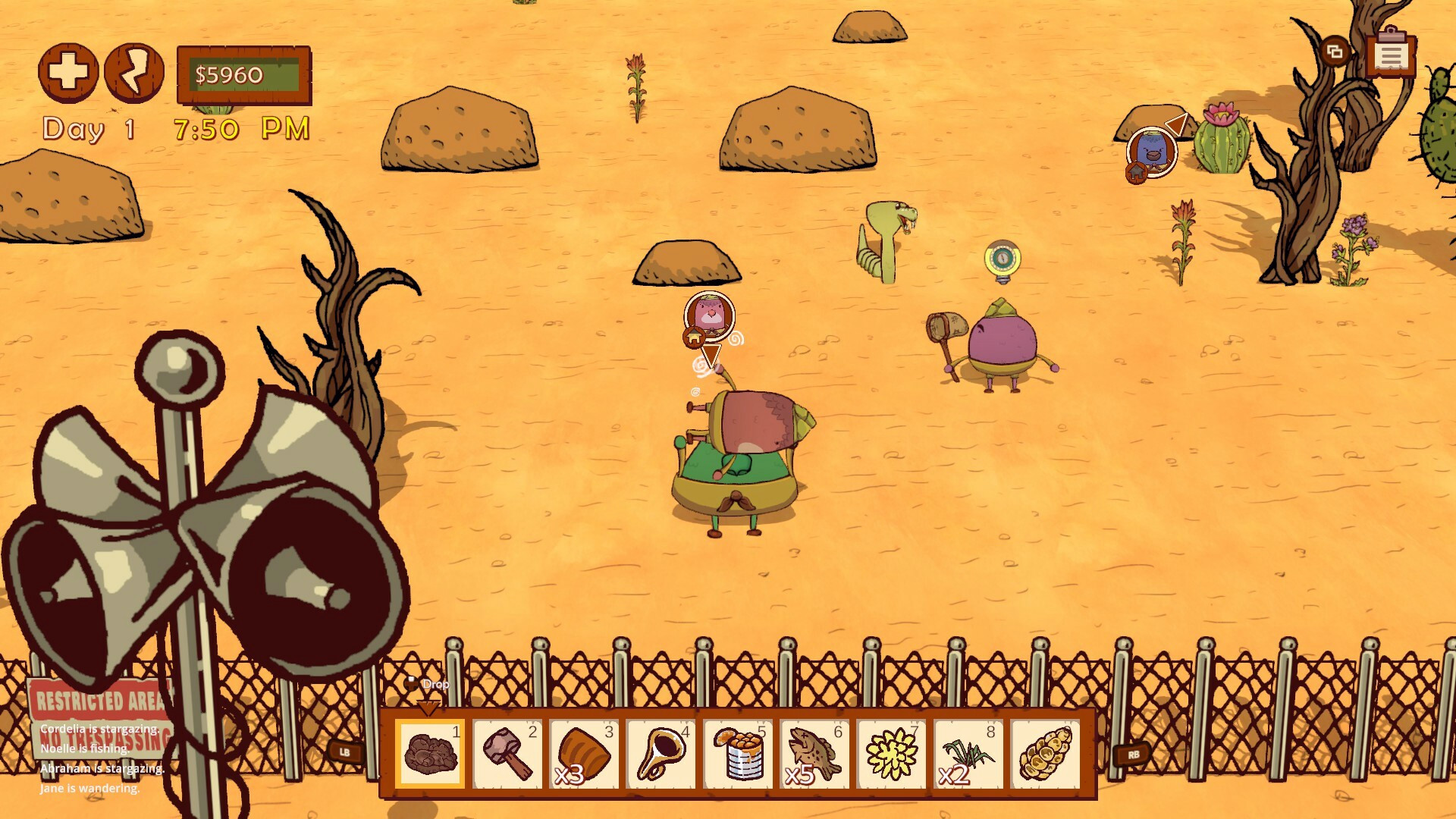
Task: Choose the yellow flower hotbar slot
Action: coord(892,753)
